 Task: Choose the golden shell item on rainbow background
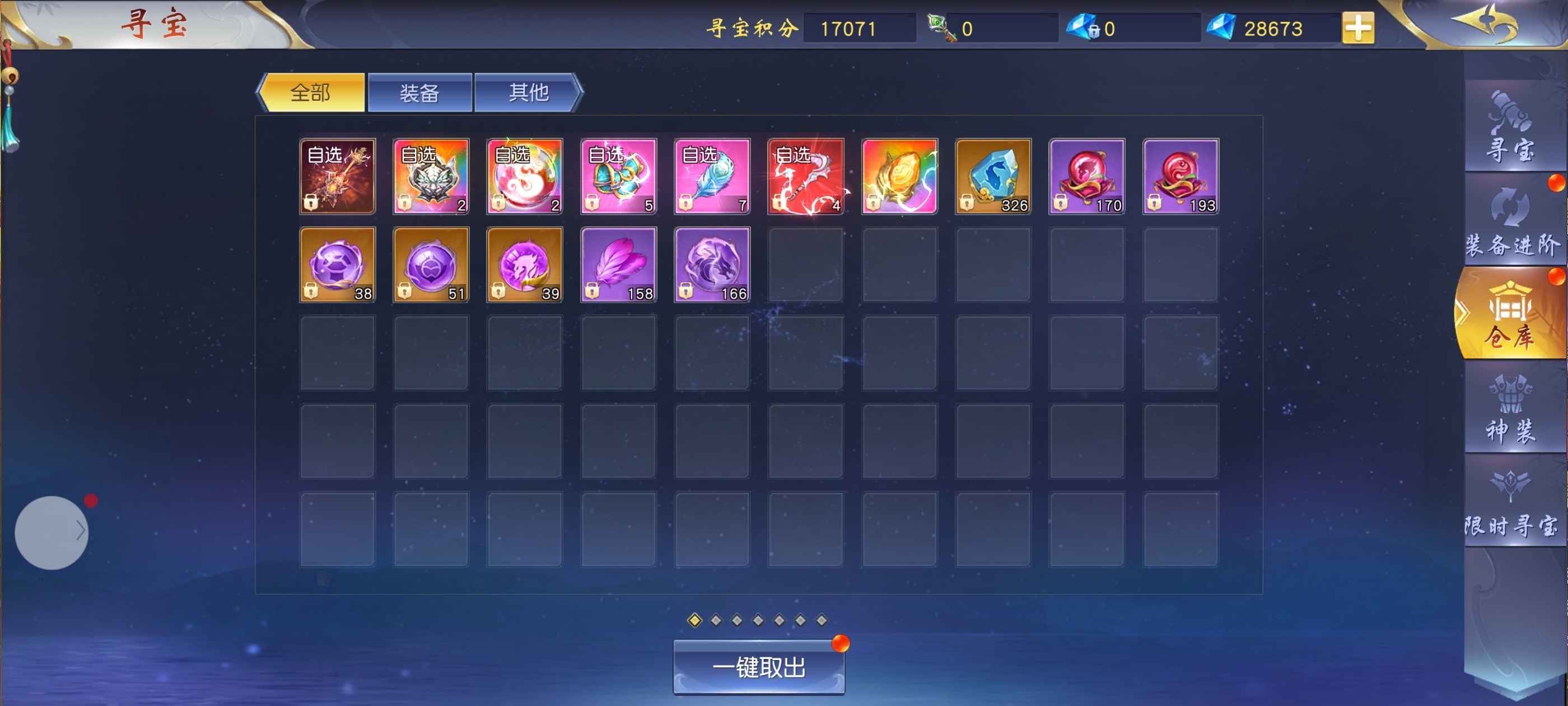tap(900, 176)
